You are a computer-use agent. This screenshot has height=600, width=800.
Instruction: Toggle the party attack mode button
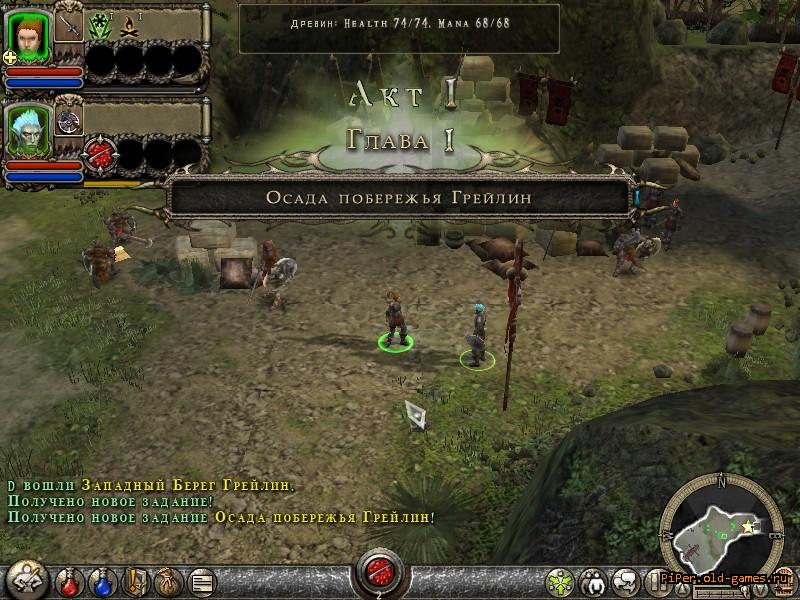pyautogui.click(x=27, y=579)
